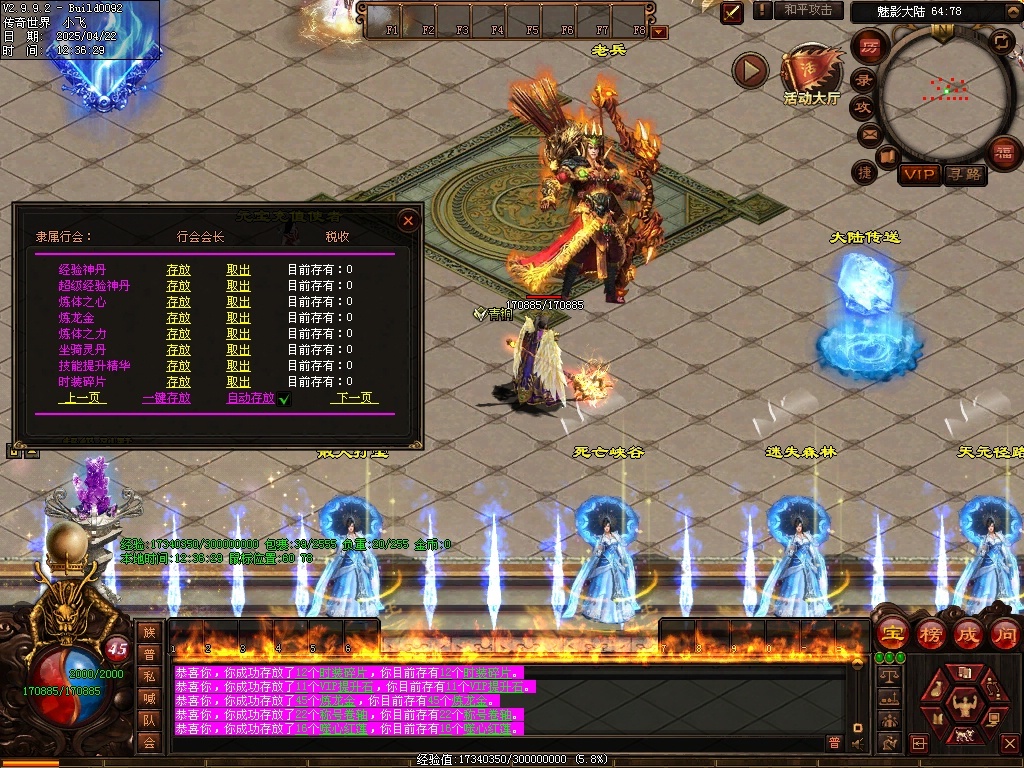Screen dimensions: 1024x768
Task: Switch the 和平攻击 attack mode
Action: pyautogui.click(x=808, y=10)
